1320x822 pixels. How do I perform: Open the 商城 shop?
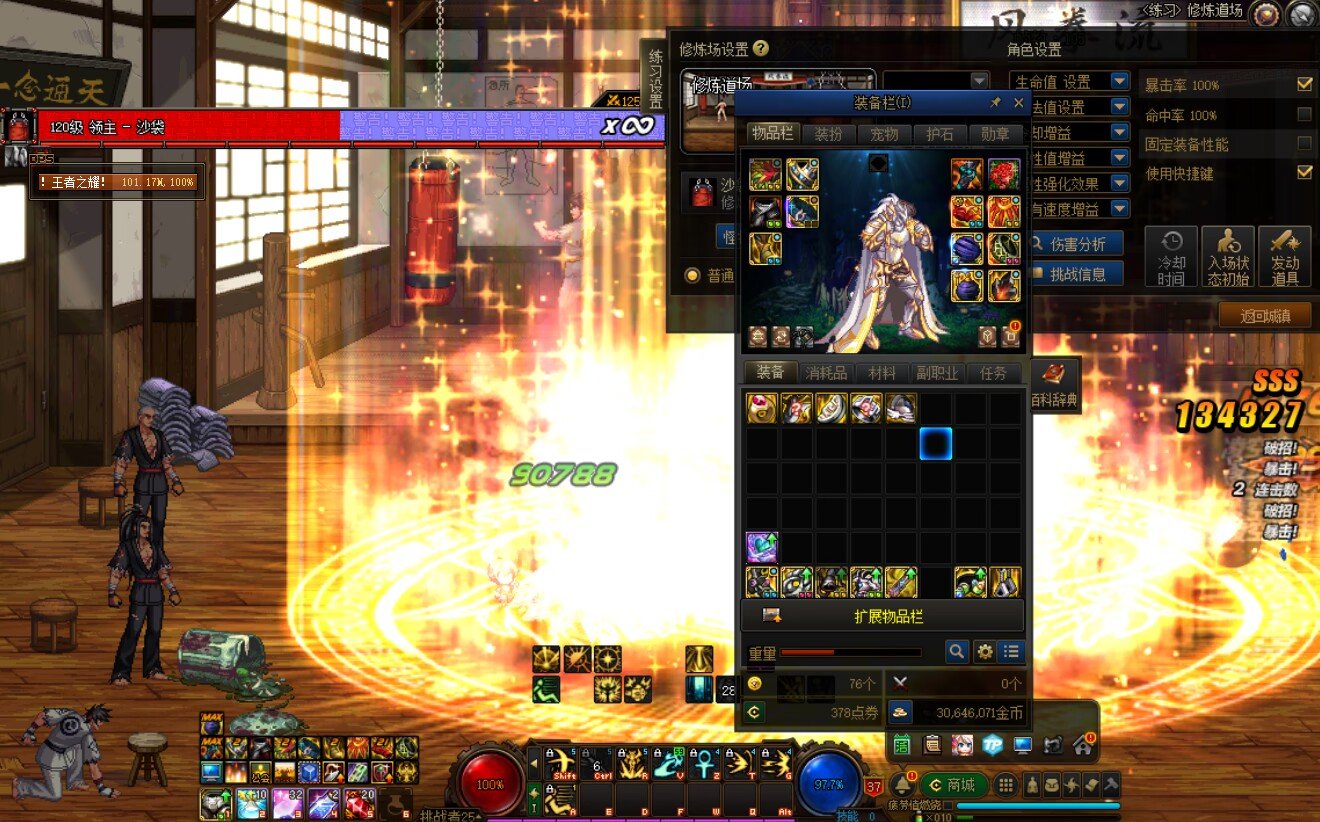click(953, 785)
